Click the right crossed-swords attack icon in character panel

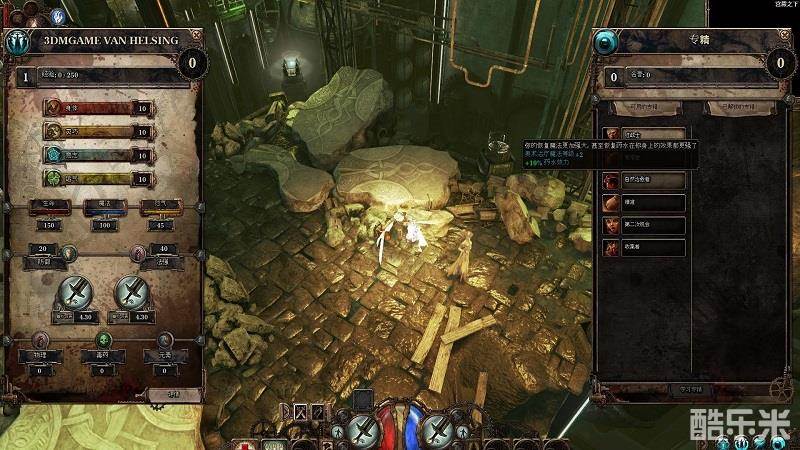132,292
